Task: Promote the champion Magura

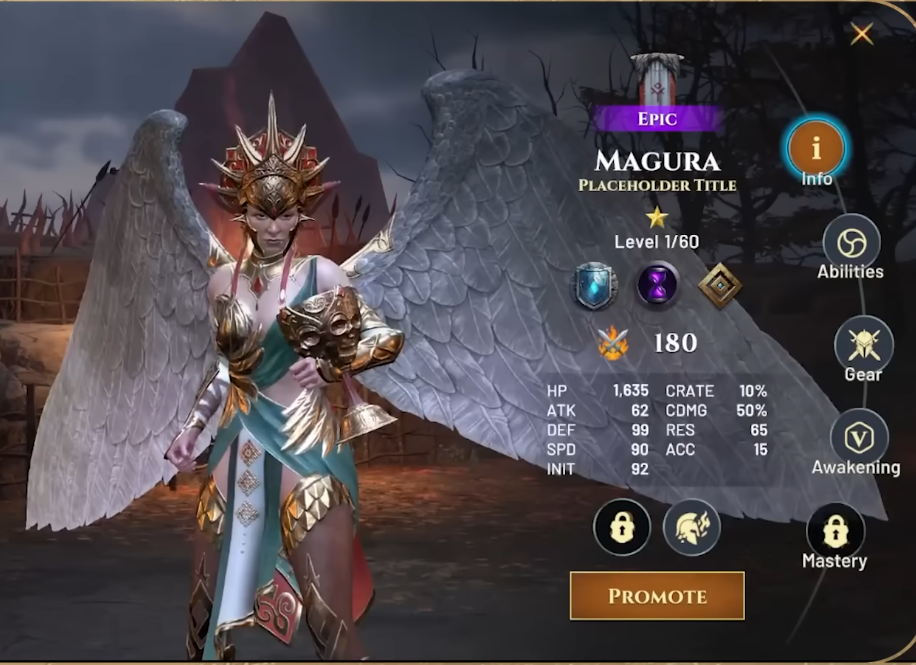Action: (657, 596)
